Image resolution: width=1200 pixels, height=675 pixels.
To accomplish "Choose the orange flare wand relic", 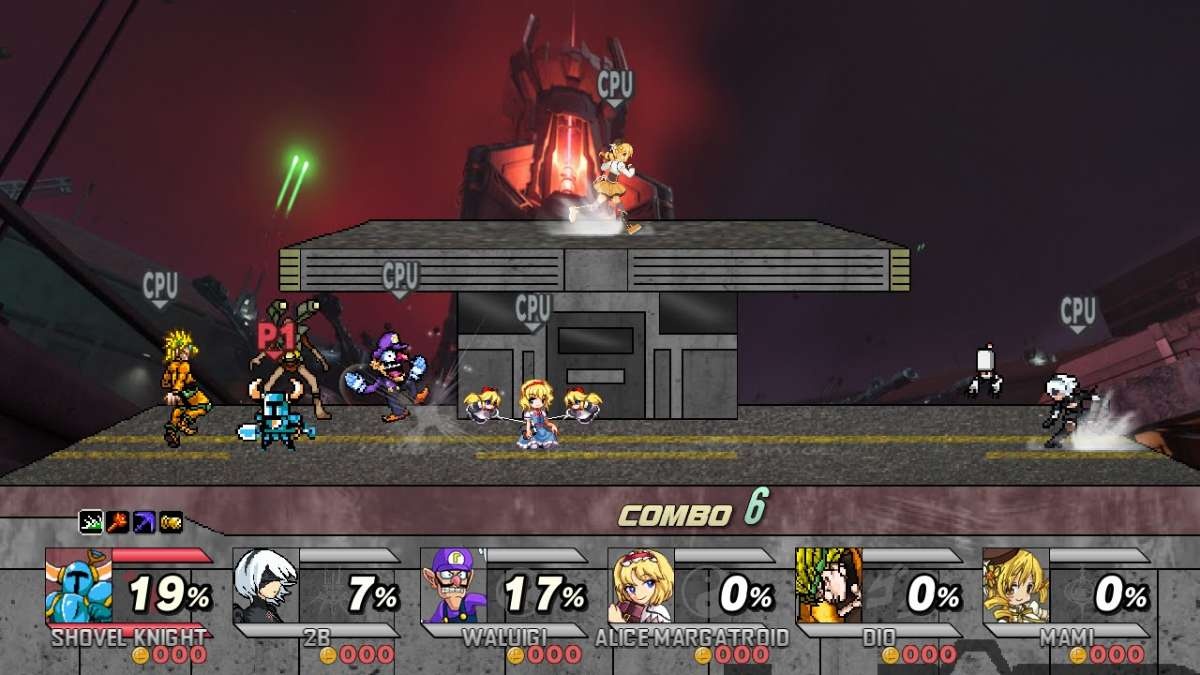I will click(x=118, y=522).
